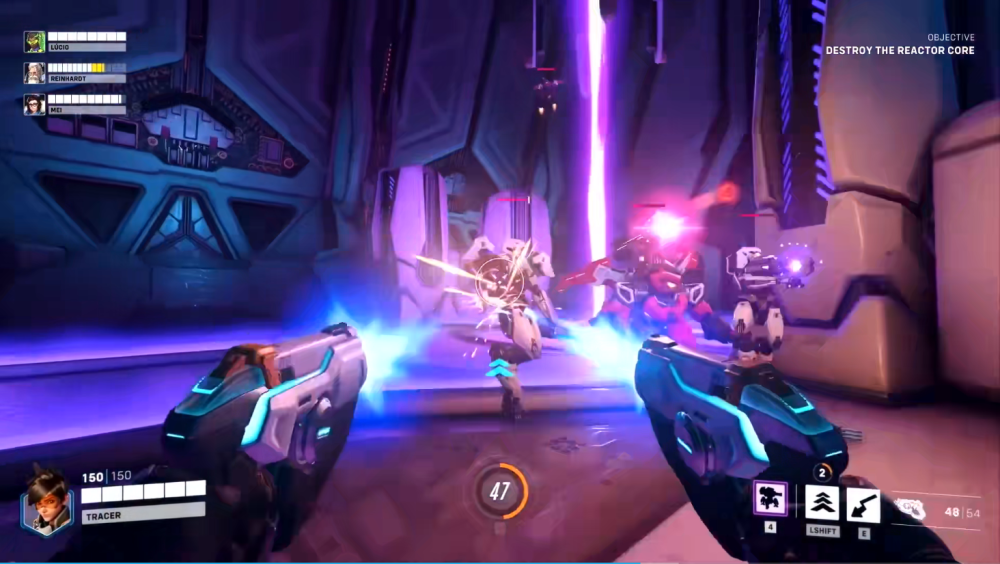The width and height of the screenshot is (1000, 564).
Task: Activate the purple turret ability icon
Action: (x=770, y=500)
